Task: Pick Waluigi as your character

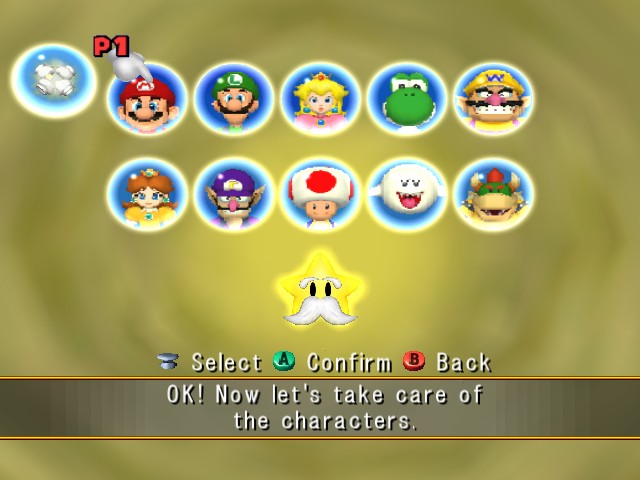Action: pos(234,194)
